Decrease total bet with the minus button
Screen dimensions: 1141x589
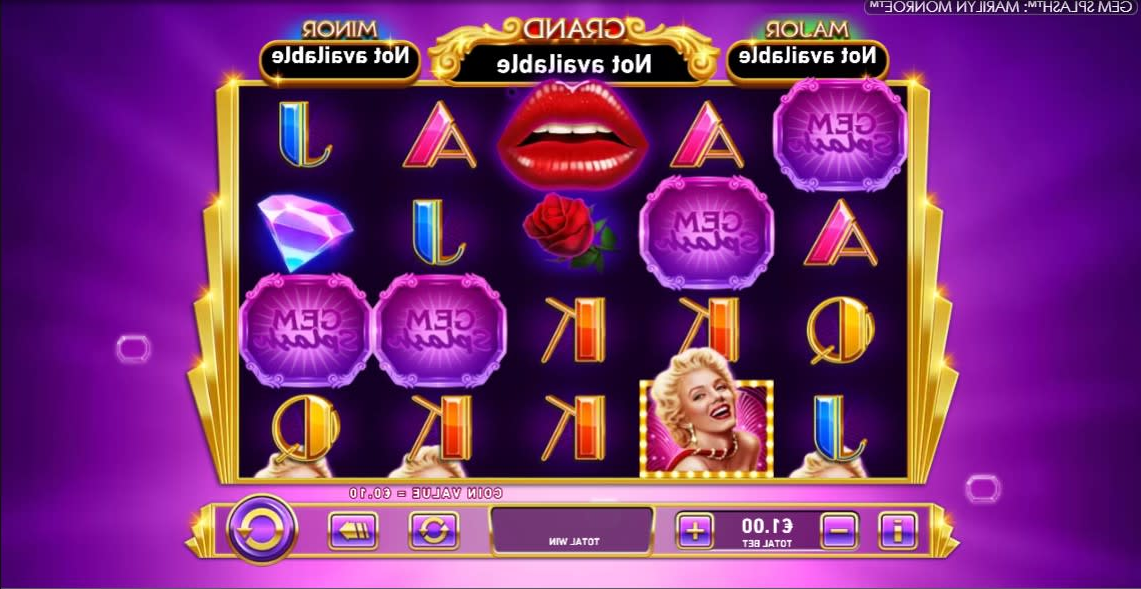pos(840,530)
